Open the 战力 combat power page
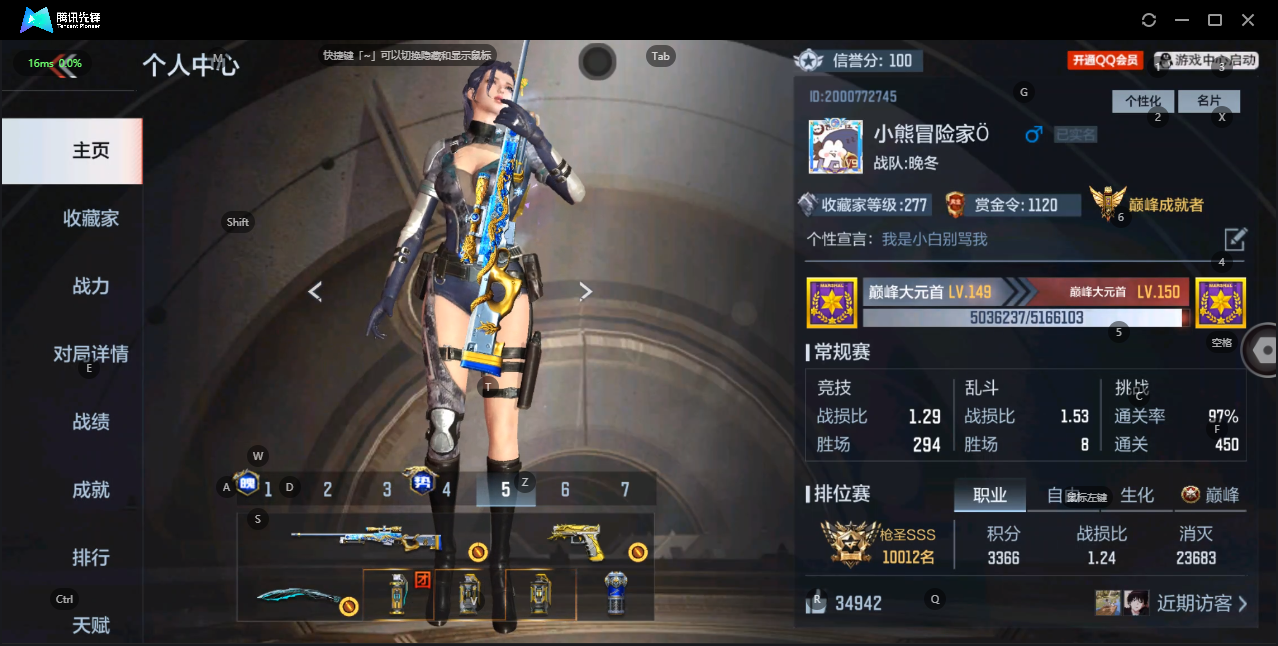This screenshot has width=1278, height=646. click(x=91, y=286)
